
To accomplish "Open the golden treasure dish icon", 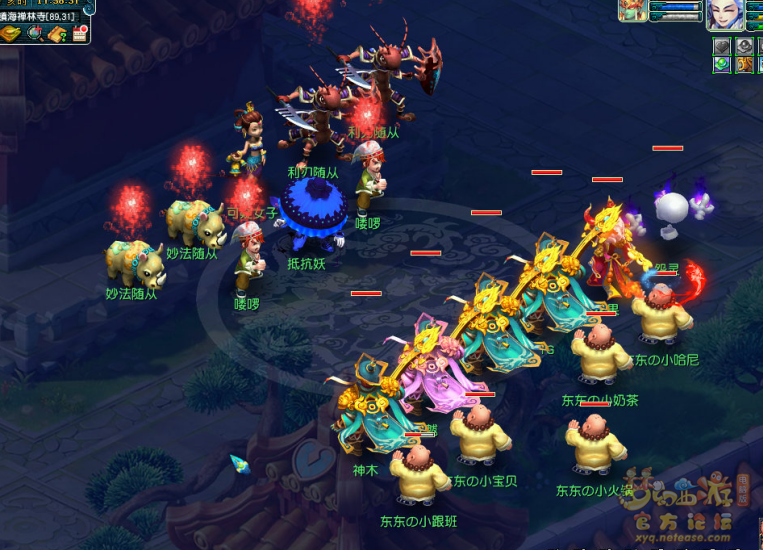I will tap(12, 34).
